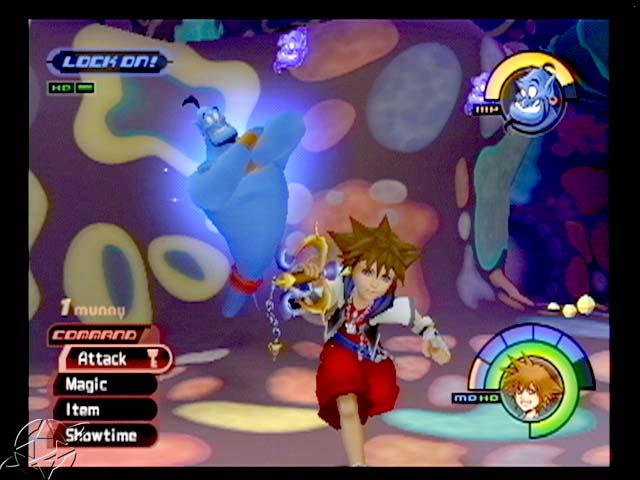Activate Genie's Showtime command
This screenshot has width=640, height=480.
point(106,434)
